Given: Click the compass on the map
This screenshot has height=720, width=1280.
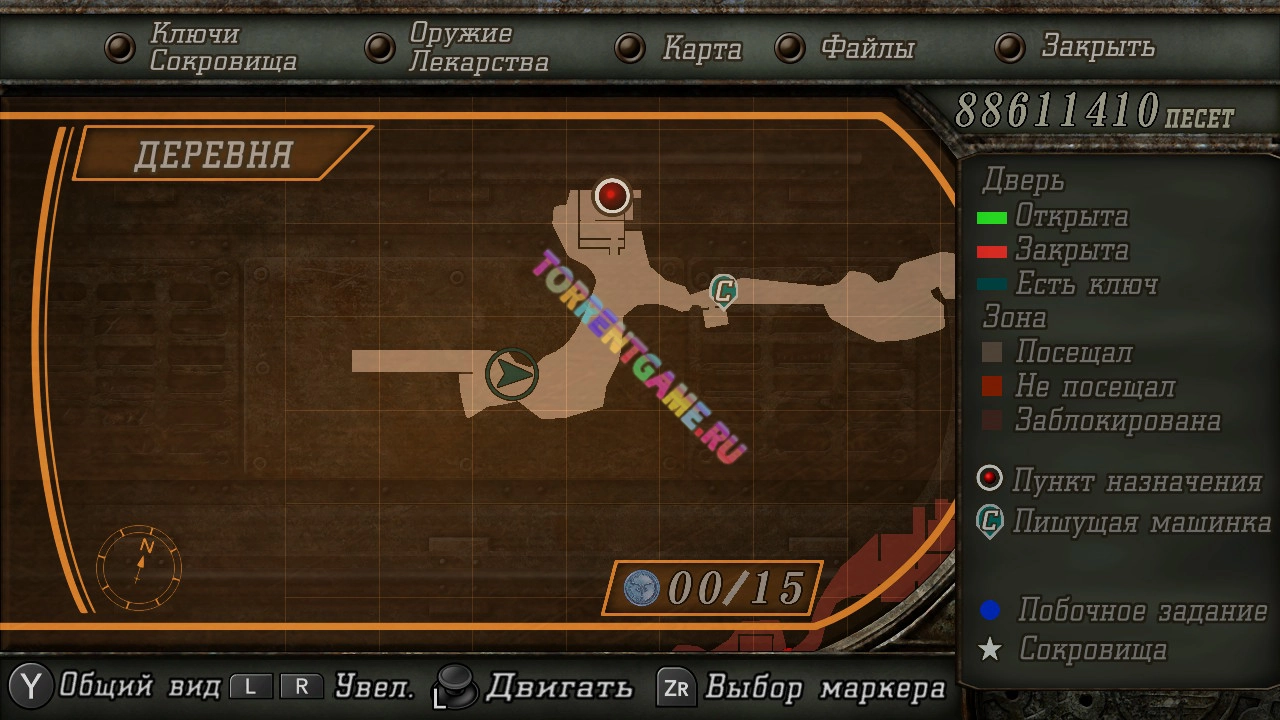Looking at the screenshot, I should coord(139,567).
